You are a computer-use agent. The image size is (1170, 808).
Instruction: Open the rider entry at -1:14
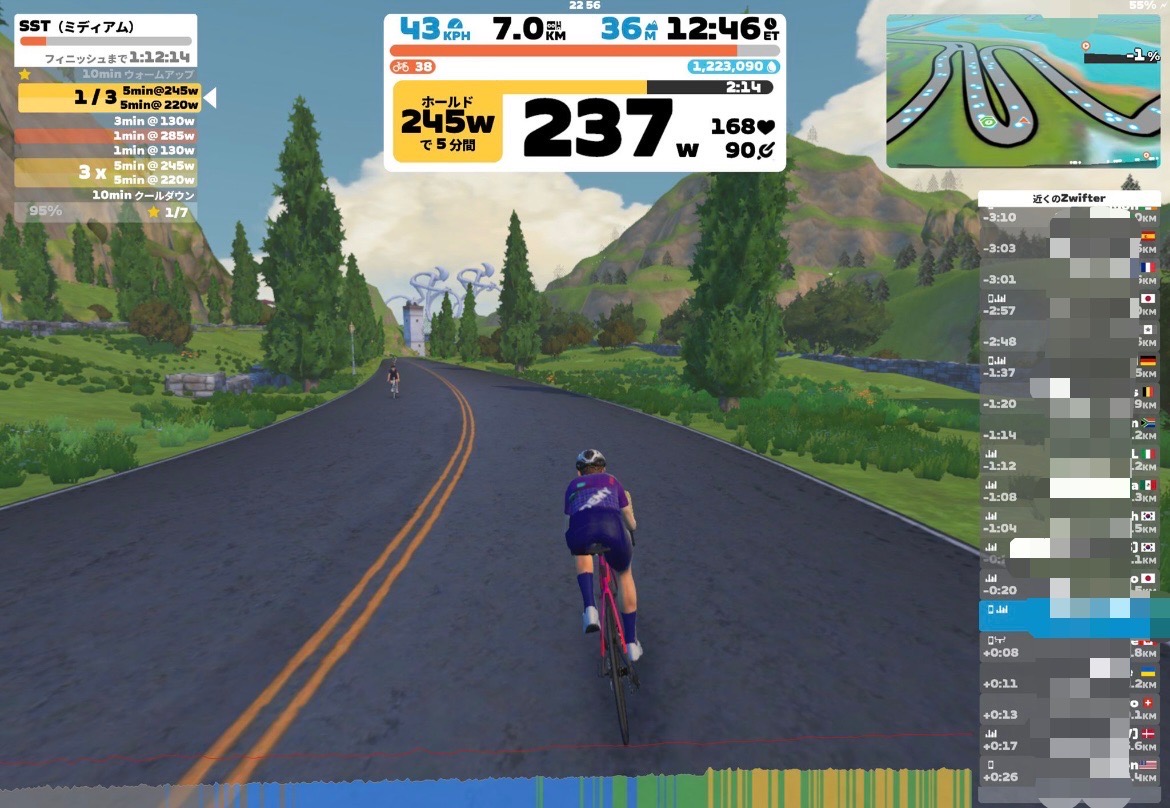[1068, 434]
